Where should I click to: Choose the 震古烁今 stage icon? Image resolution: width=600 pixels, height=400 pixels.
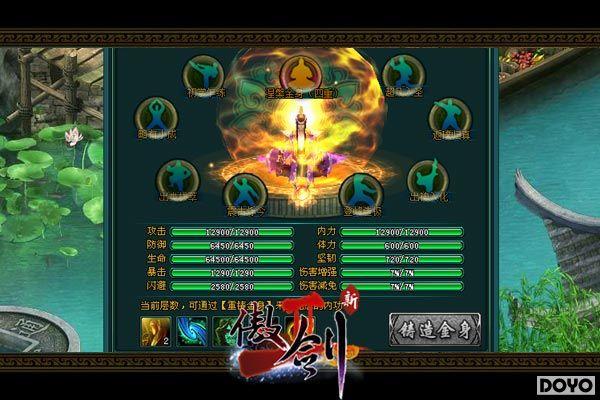(x=243, y=190)
